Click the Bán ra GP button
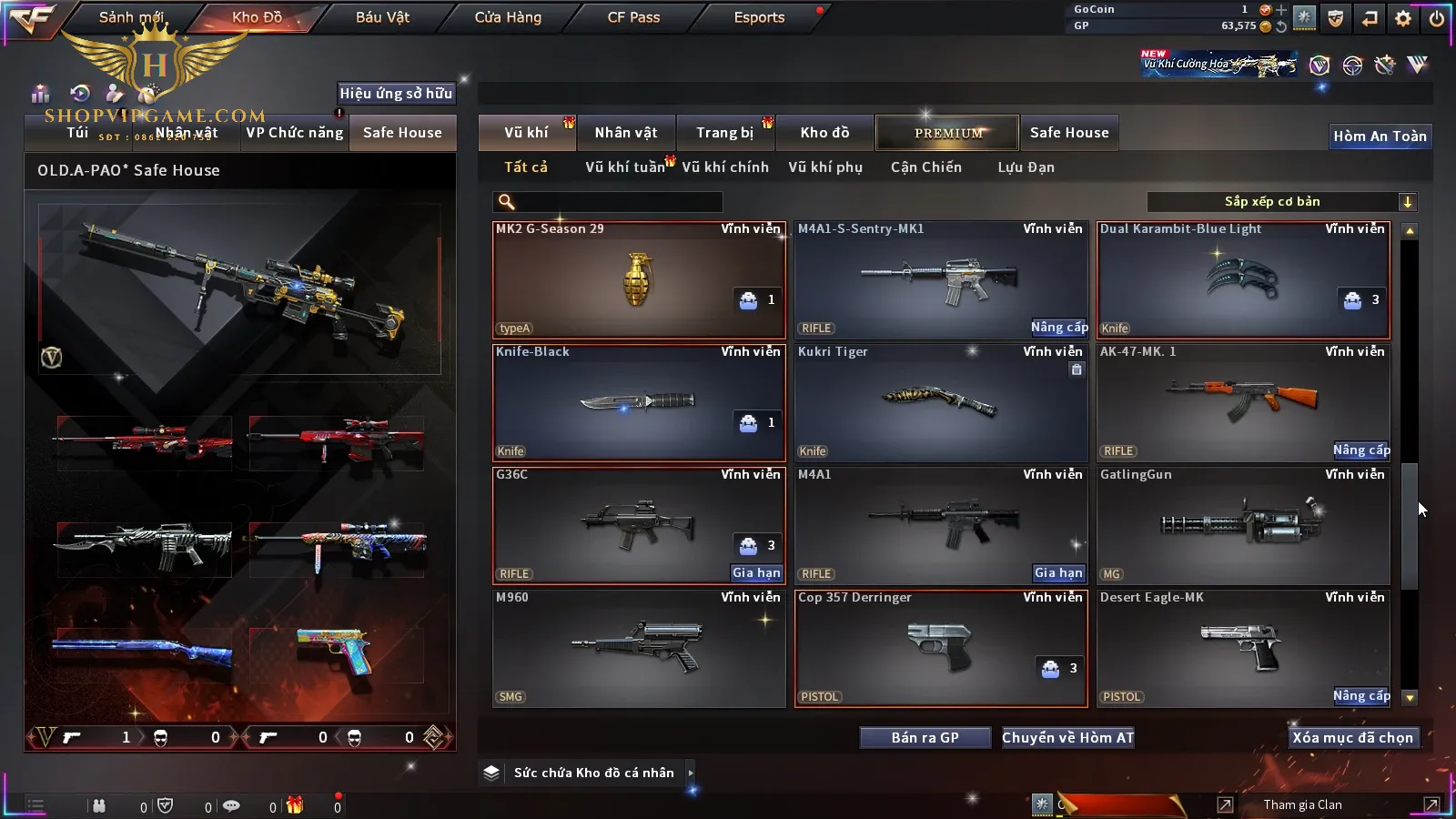1456x819 pixels. click(925, 738)
